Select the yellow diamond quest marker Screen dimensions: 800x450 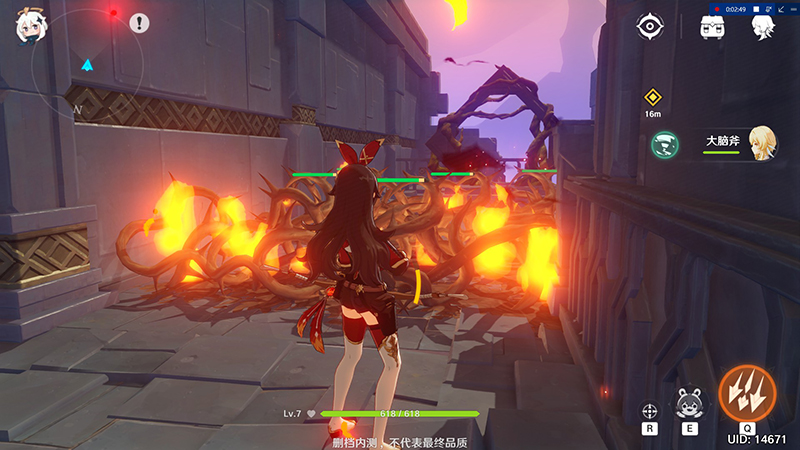(x=652, y=97)
